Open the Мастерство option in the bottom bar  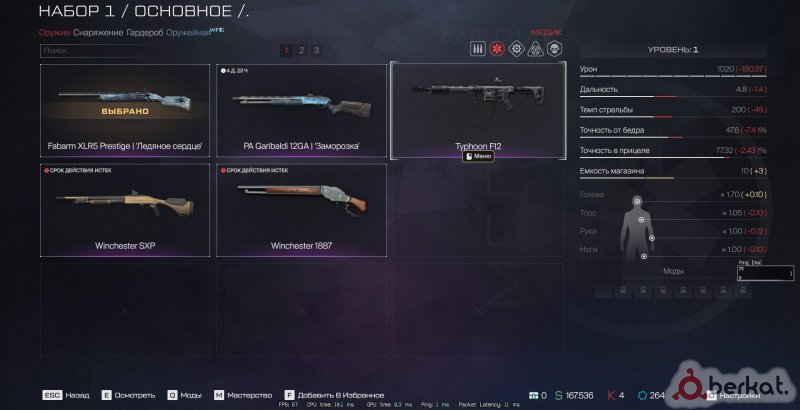pos(242,395)
